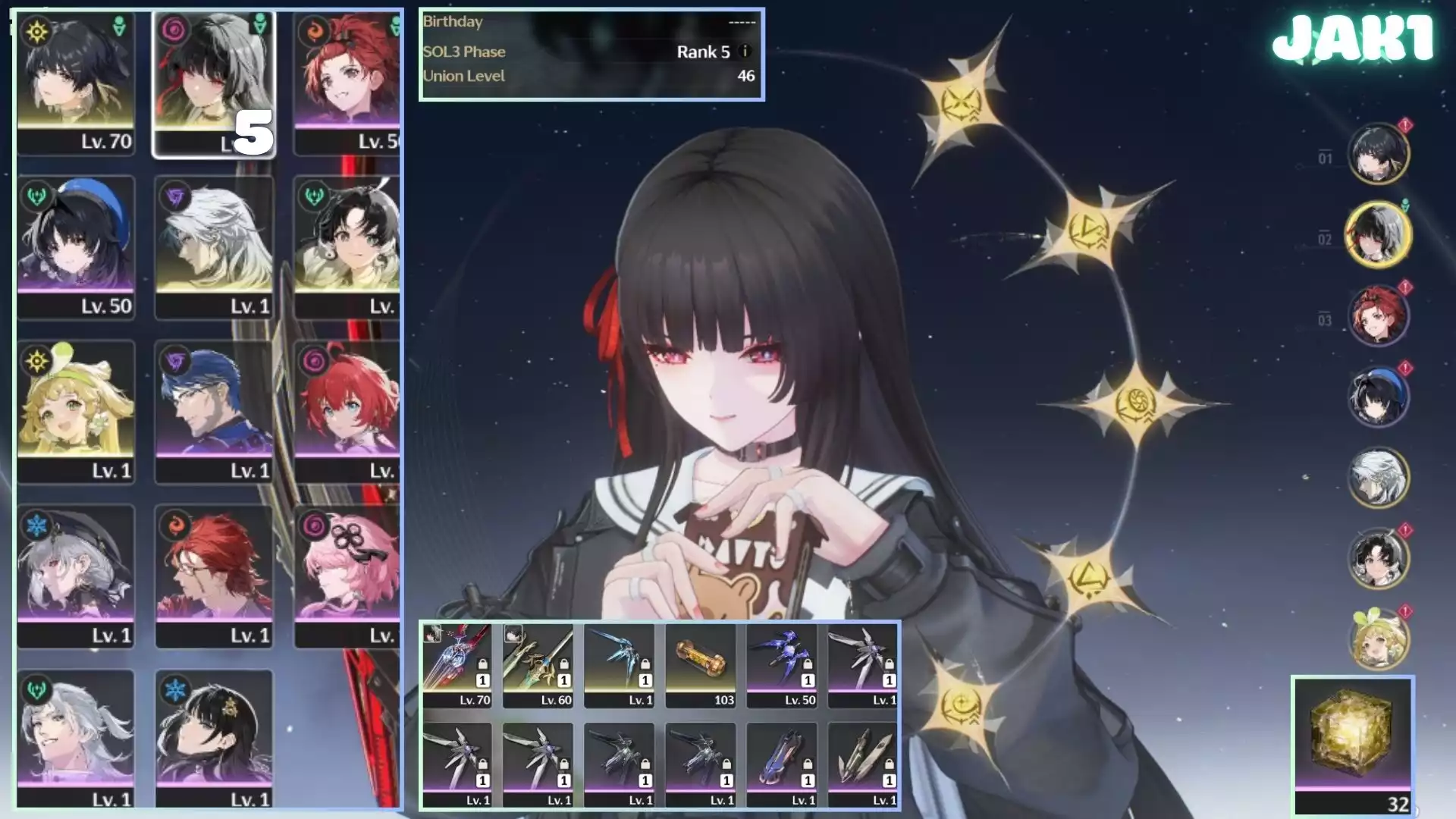Select the pink-haired character tile
This screenshot has height=819, width=1456.
pyautogui.click(x=347, y=576)
